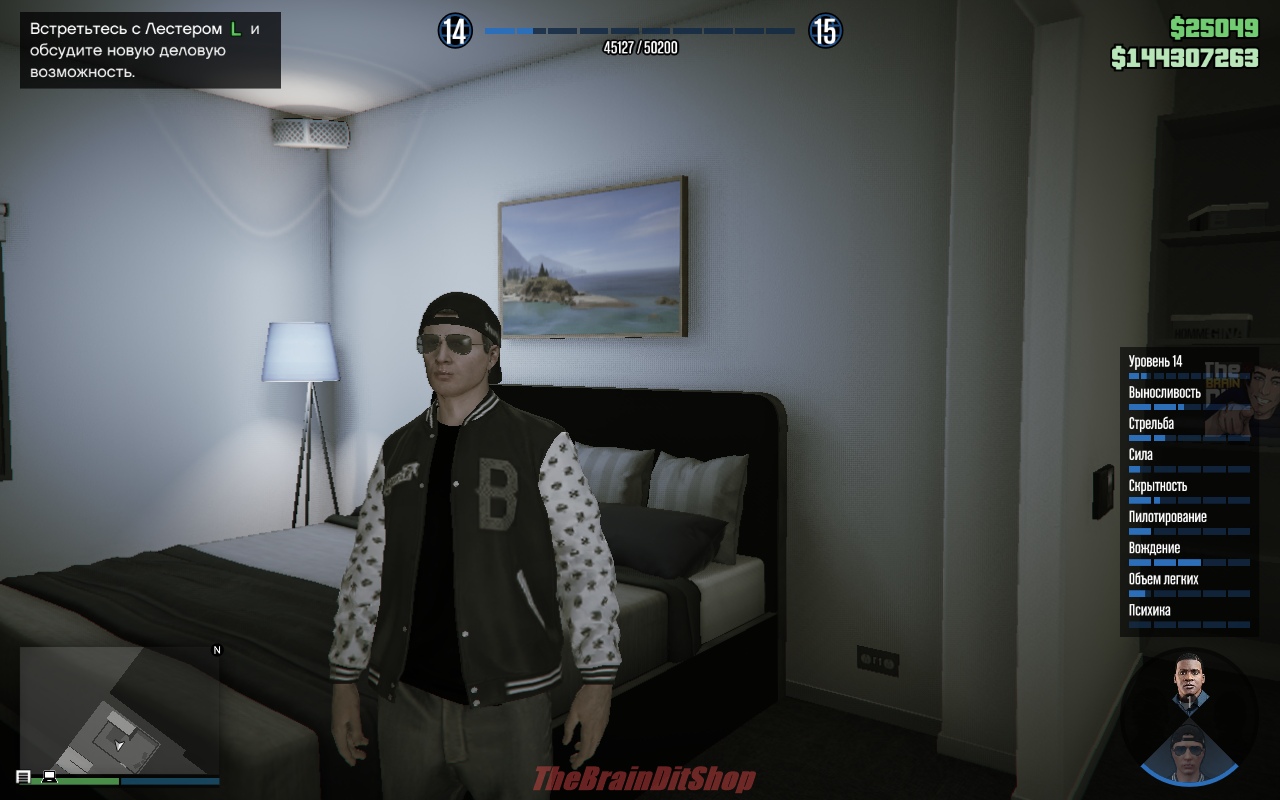Click the laptop icon below the minimap
Viewport: 1280px width, 800px height.
point(48,777)
